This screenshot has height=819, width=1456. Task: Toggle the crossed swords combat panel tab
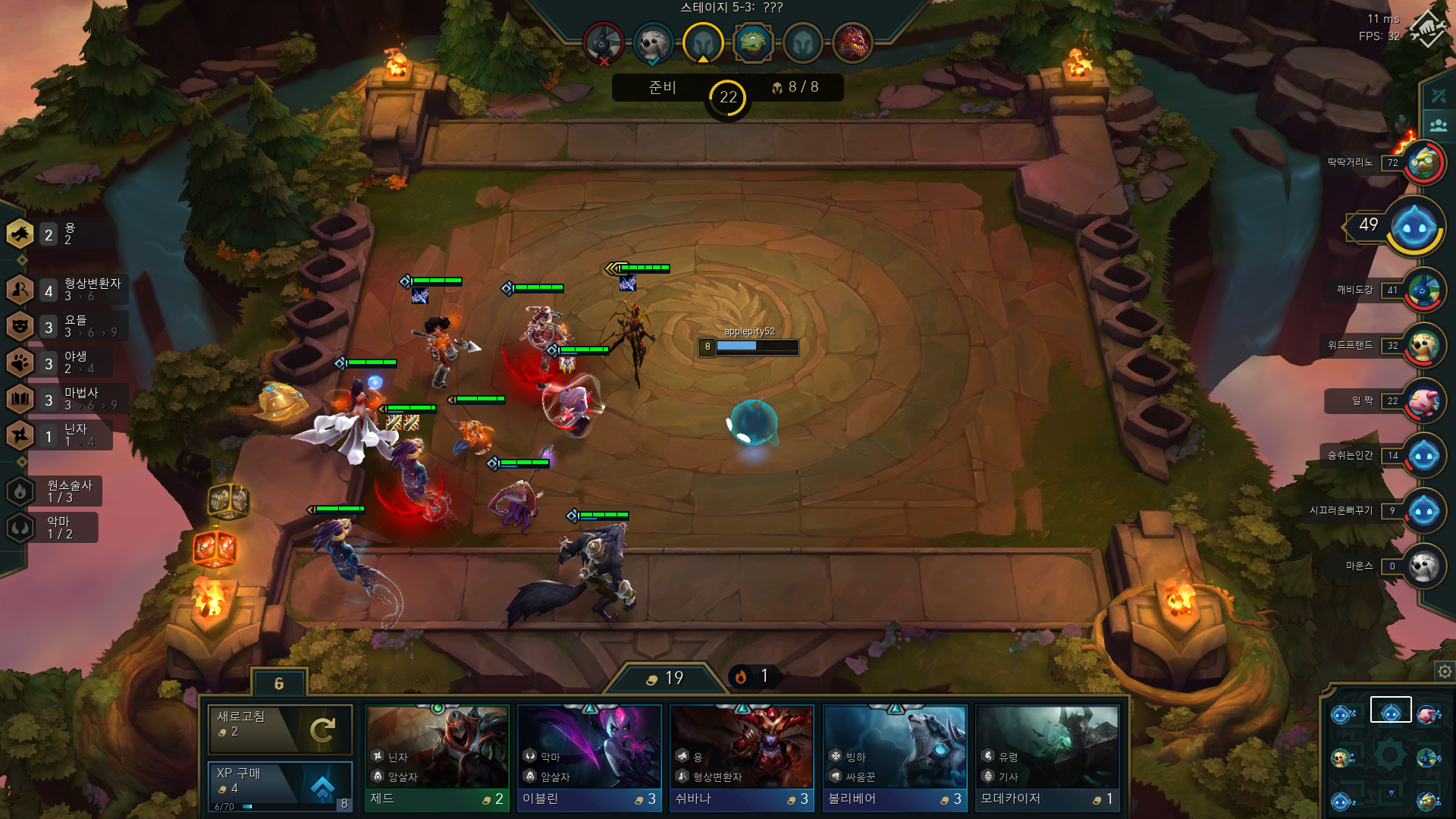(1439, 96)
